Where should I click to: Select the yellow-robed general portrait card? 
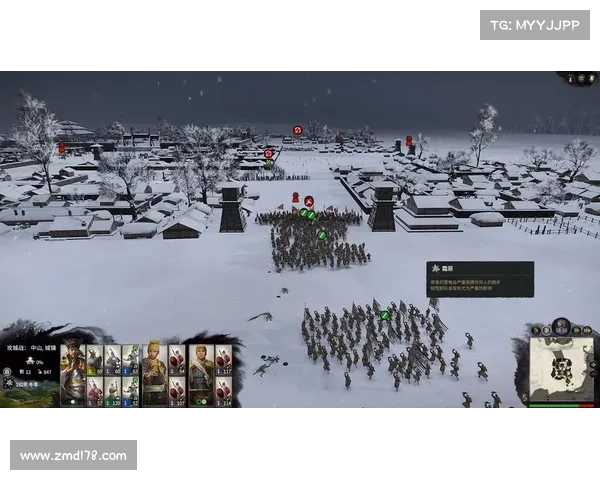pos(154,373)
